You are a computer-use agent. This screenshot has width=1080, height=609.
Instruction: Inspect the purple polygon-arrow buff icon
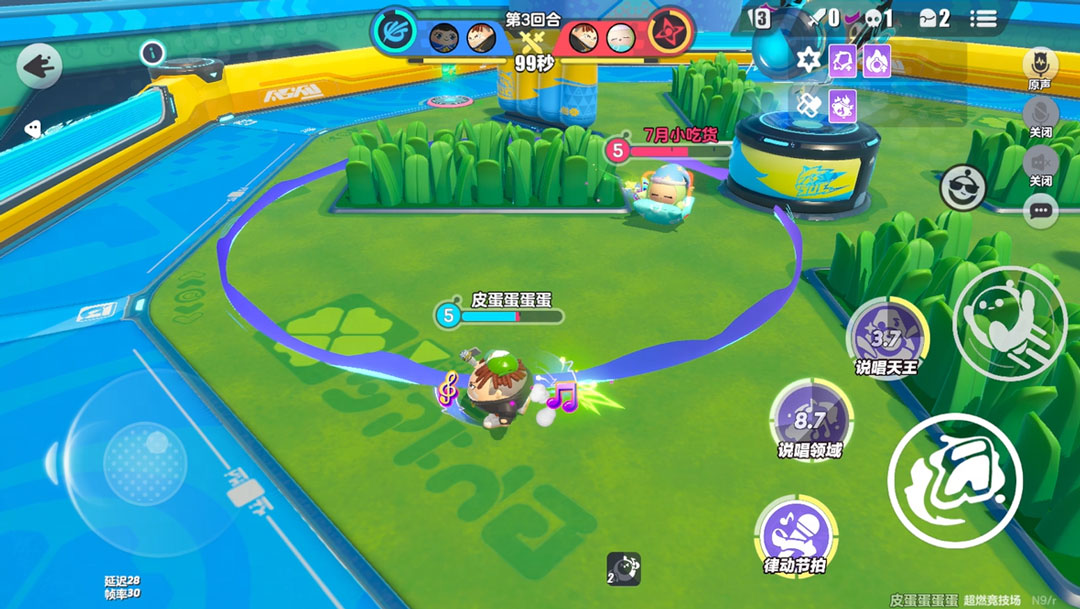[842, 61]
